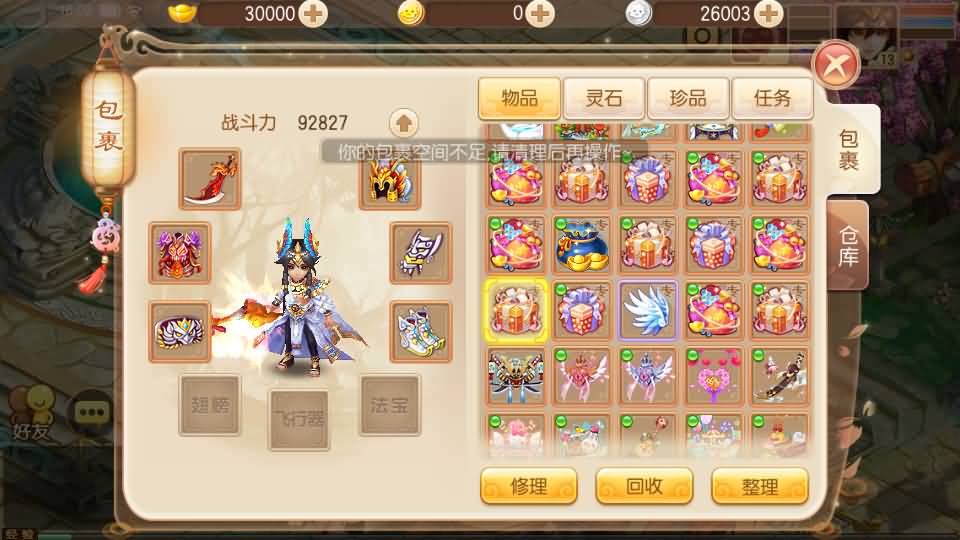Sort the bag with 整理
Viewport: 960px width, 540px height.
(x=759, y=487)
